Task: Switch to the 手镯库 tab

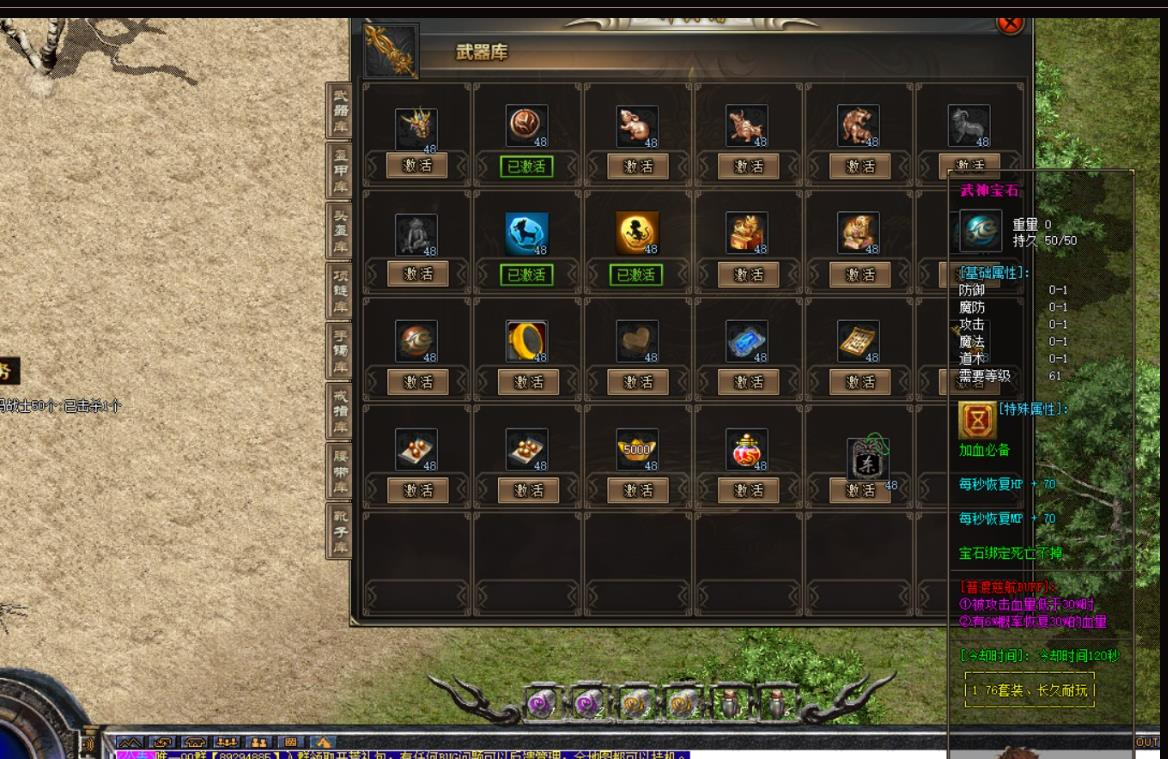Action: click(x=341, y=350)
